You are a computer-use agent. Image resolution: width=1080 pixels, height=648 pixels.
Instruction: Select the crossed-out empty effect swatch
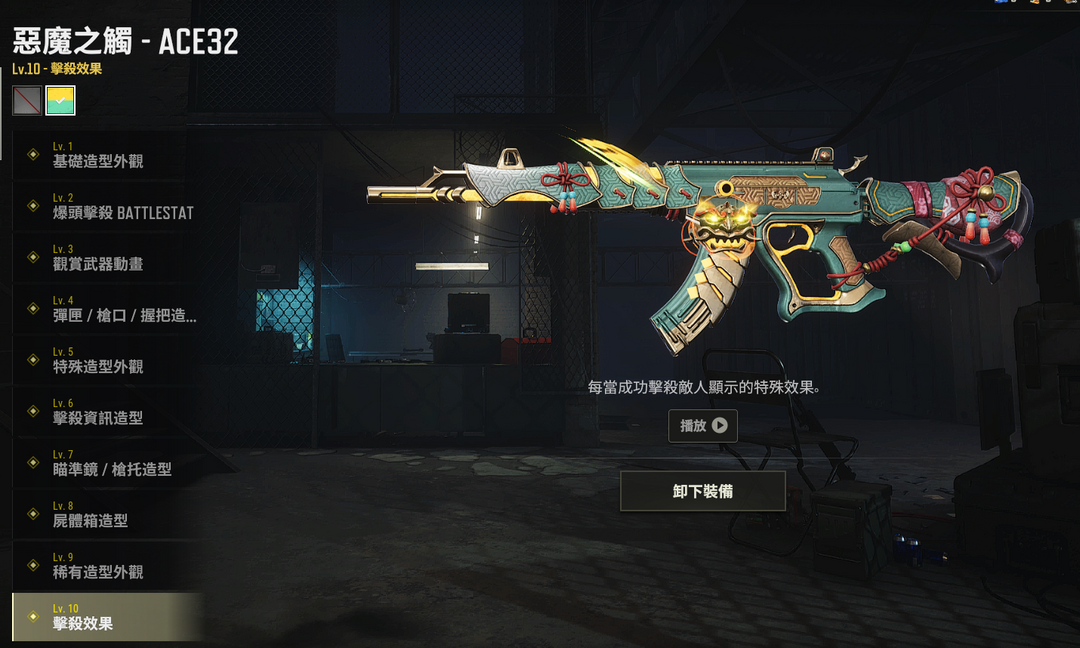tap(27, 100)
